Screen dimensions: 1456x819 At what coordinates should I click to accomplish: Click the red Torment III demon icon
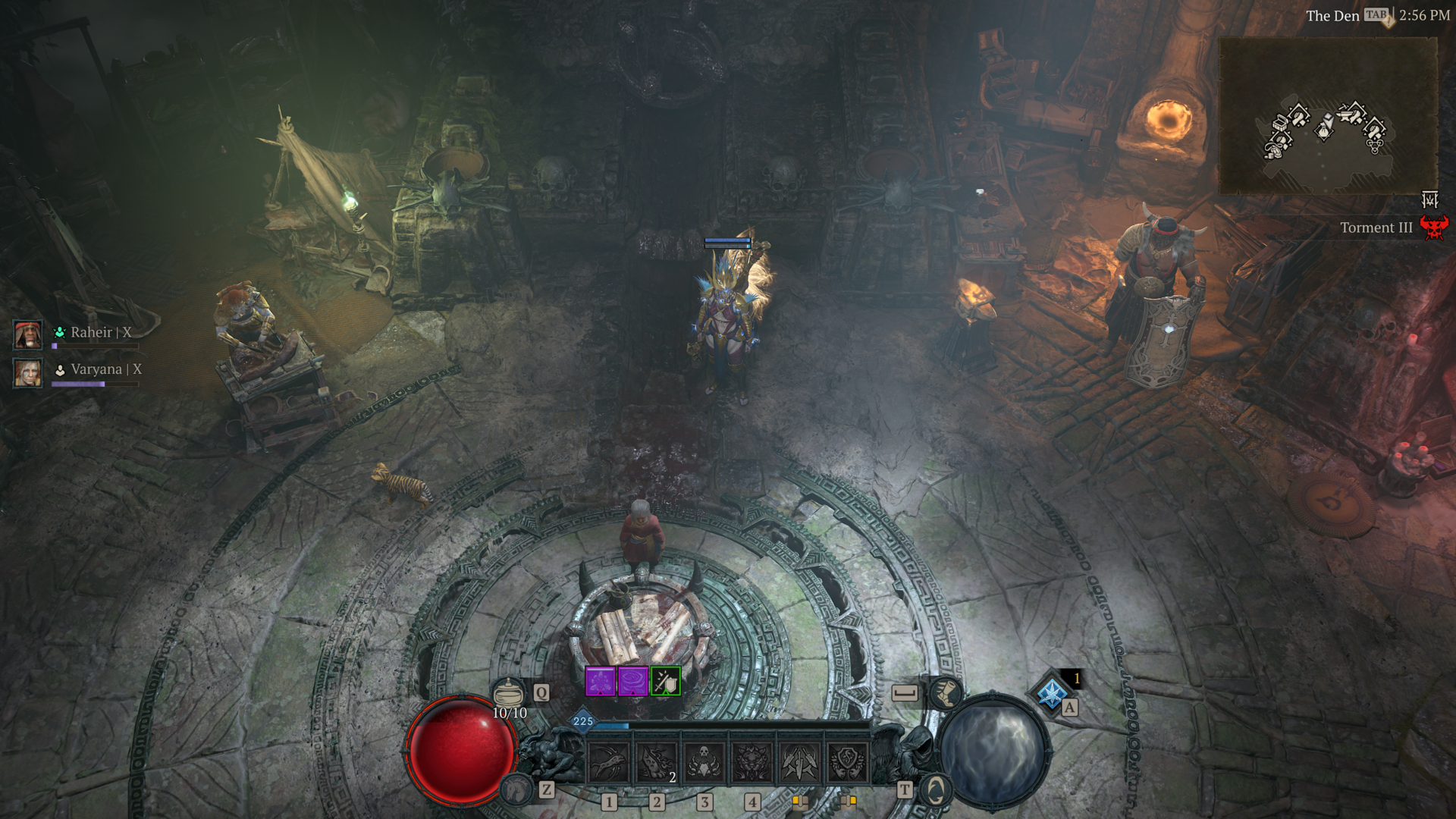point(1433,227)
